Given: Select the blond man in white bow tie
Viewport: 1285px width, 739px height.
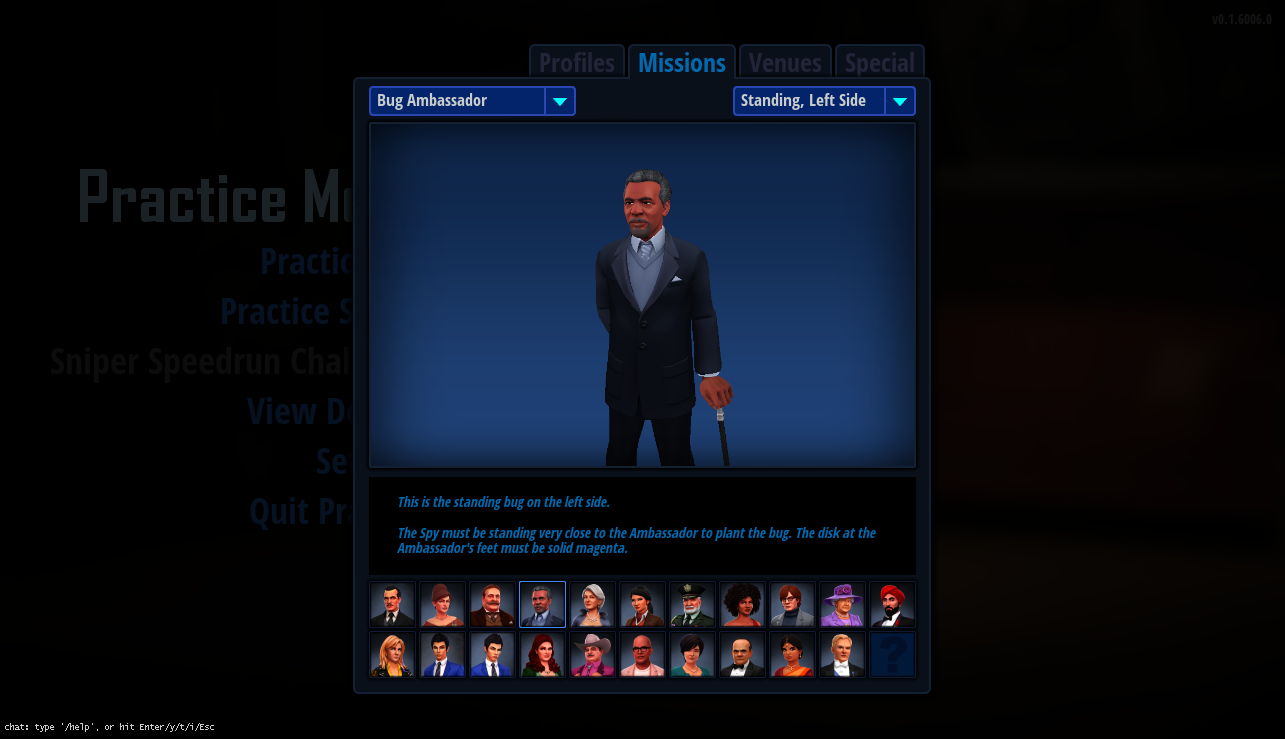Looking at the screenshot, I should click(x=842, y=655).
